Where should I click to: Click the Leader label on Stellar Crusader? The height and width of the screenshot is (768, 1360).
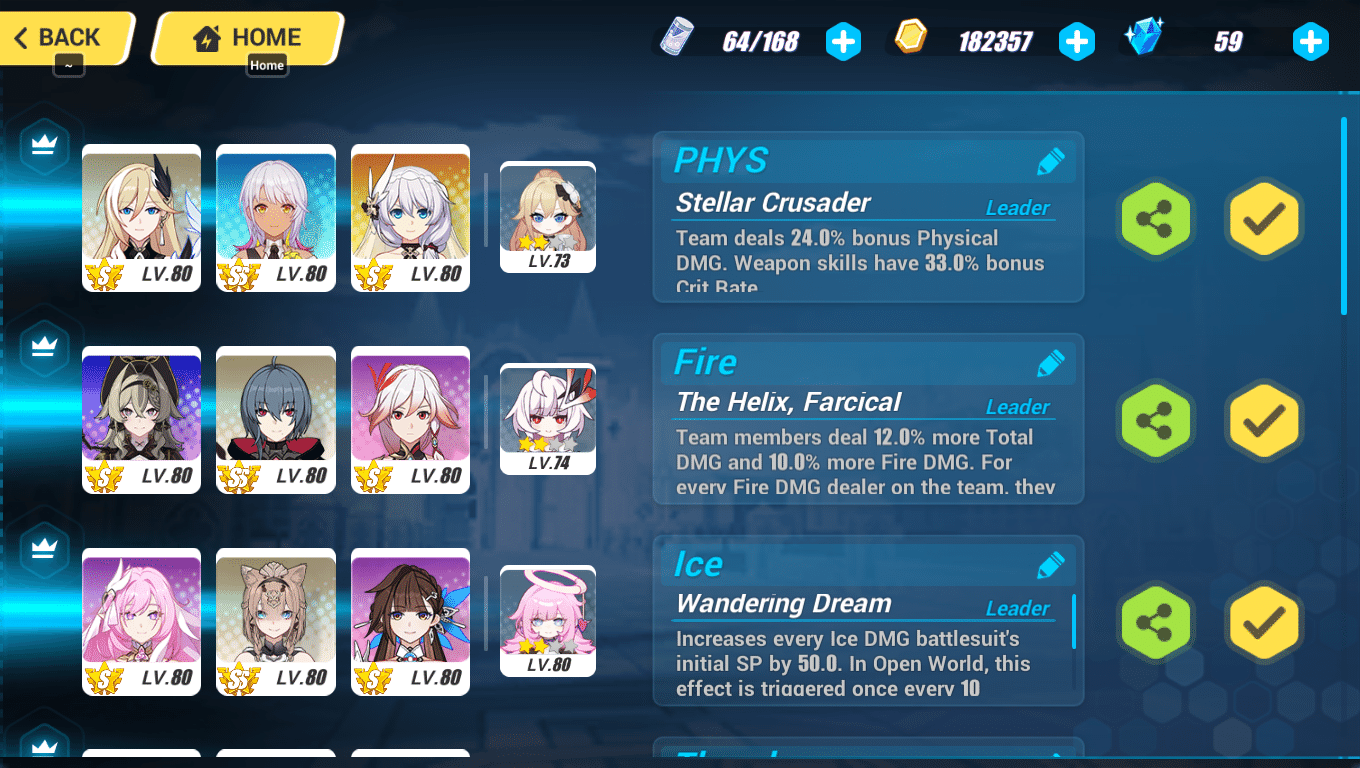[1017, 208]
